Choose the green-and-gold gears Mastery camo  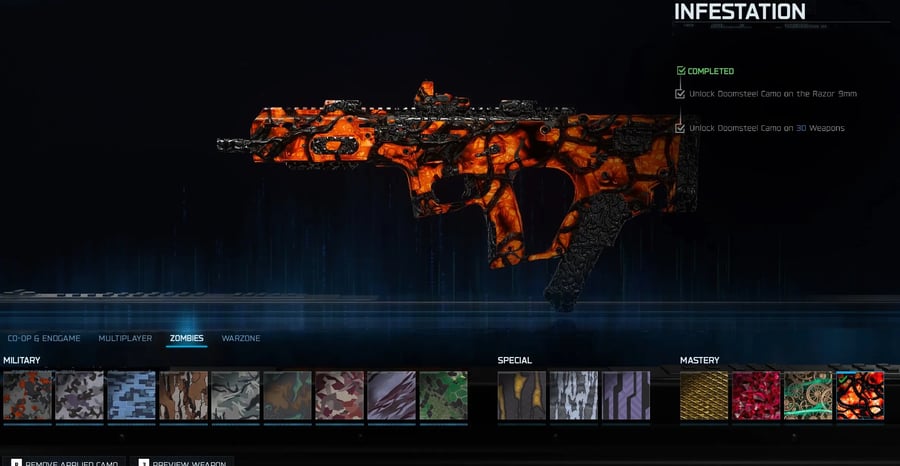click(808, 395)
